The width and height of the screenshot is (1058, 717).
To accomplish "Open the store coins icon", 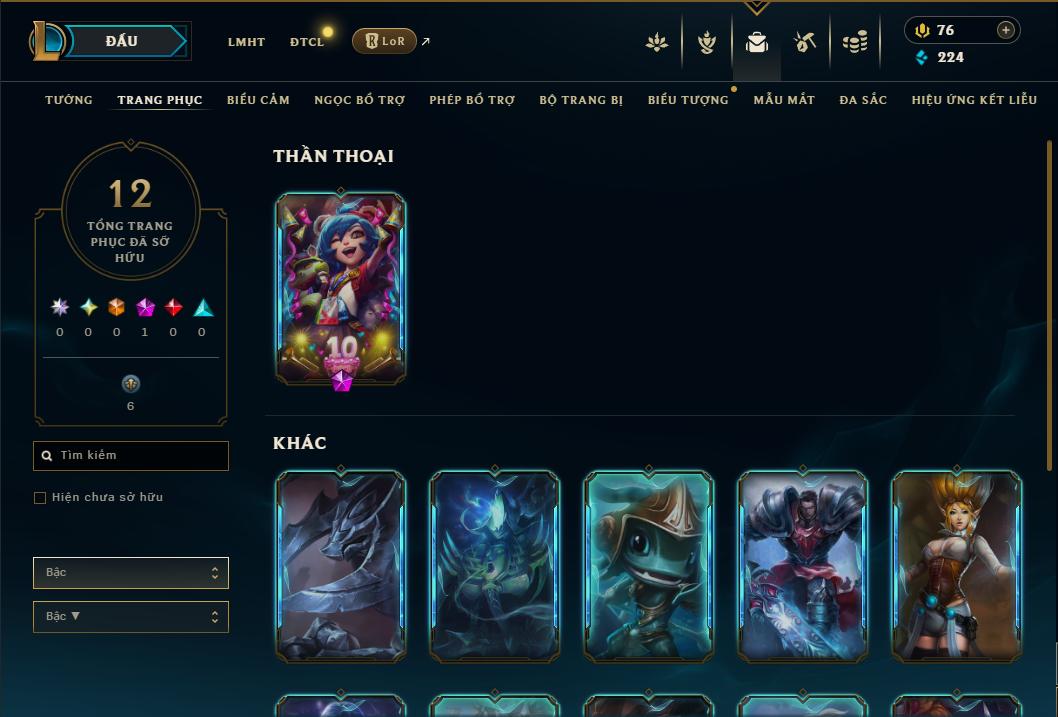I will pos(854,42).
